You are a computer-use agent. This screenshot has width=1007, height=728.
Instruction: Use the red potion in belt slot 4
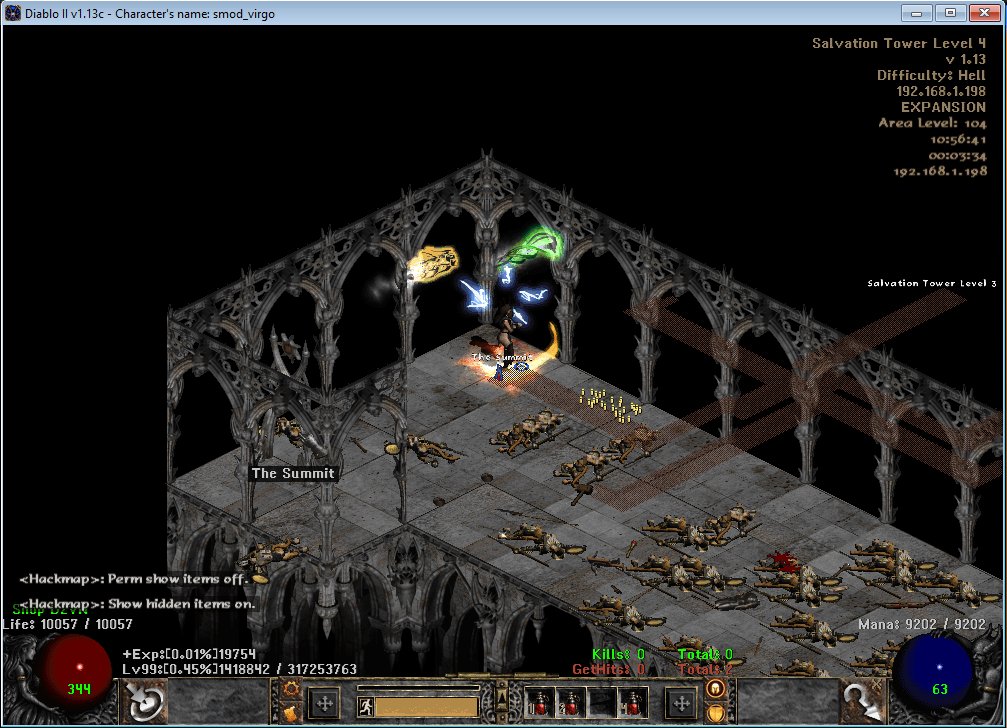tap(630, 702)
